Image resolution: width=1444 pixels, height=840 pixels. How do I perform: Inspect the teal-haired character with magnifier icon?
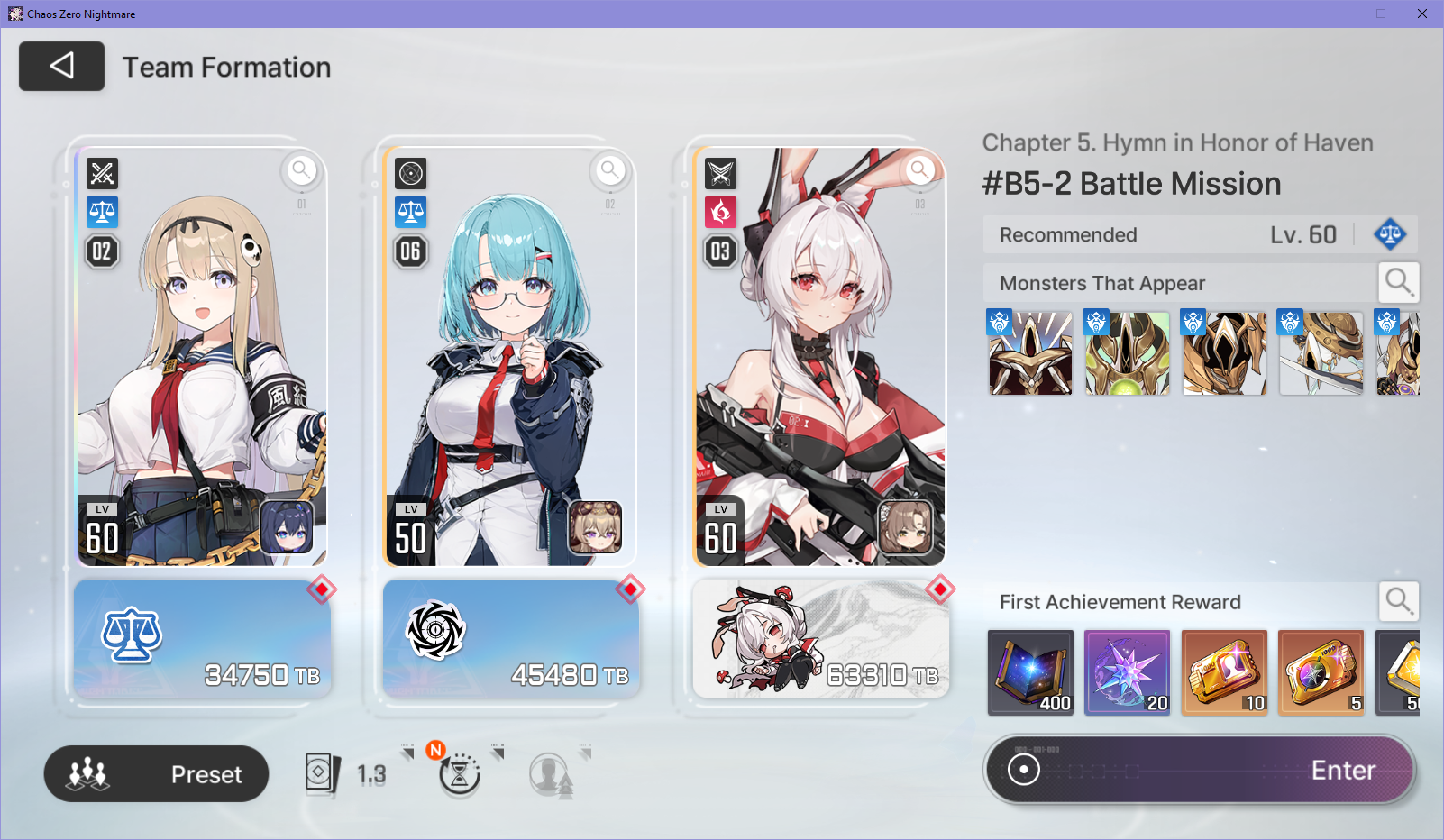(x=610, y=169)
